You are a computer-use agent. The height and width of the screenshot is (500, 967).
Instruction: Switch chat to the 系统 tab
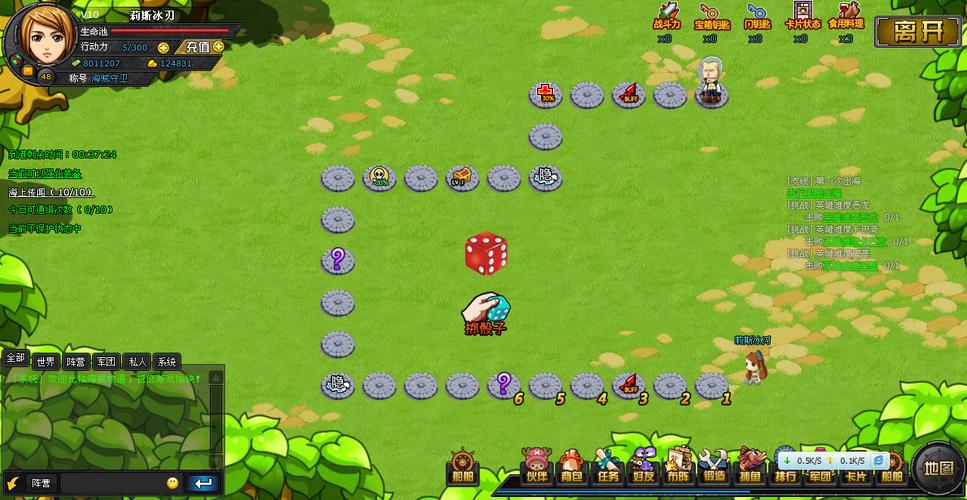[167, 362]
